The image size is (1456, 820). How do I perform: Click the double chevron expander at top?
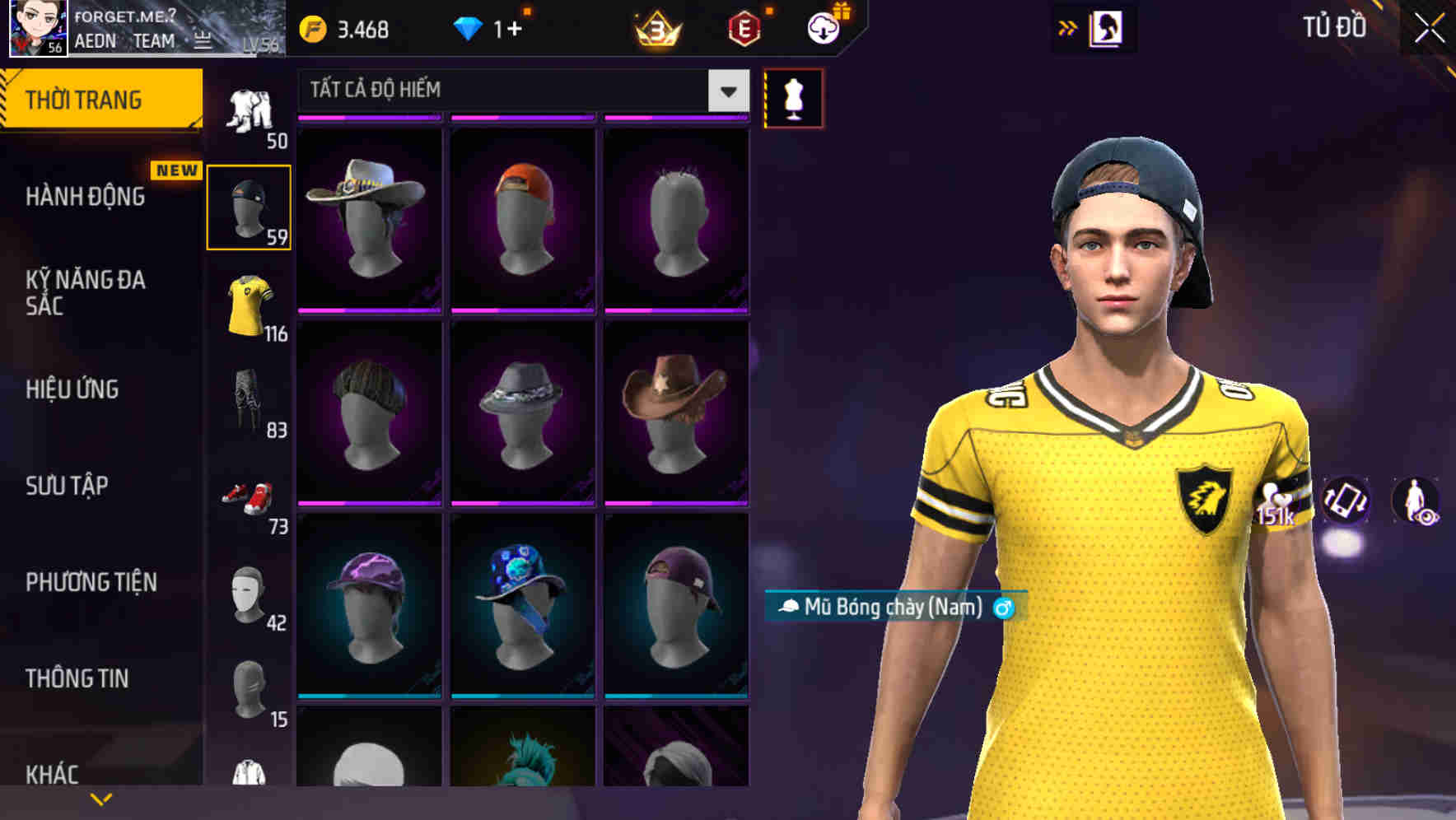tap(1068, 27)
